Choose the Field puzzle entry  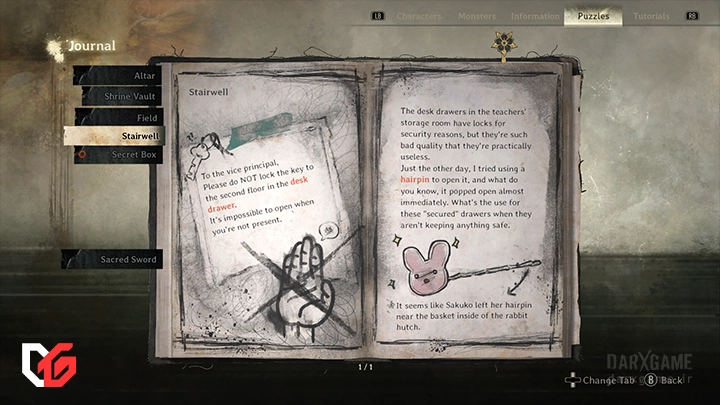point(121,117)
